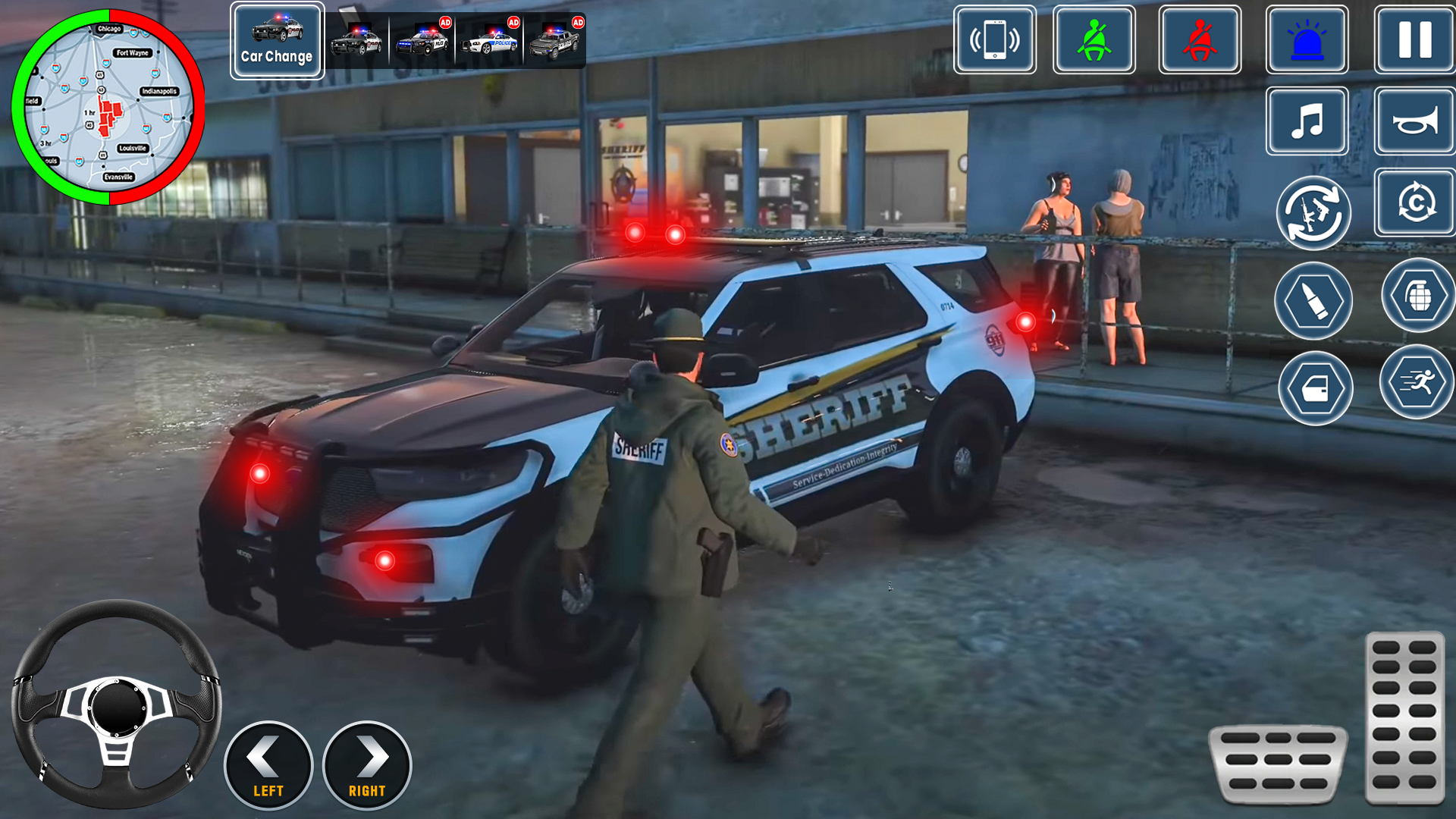The image size is (1456, 819).
Task: Tap the music note icon
Action: [x=1307, y=121]
